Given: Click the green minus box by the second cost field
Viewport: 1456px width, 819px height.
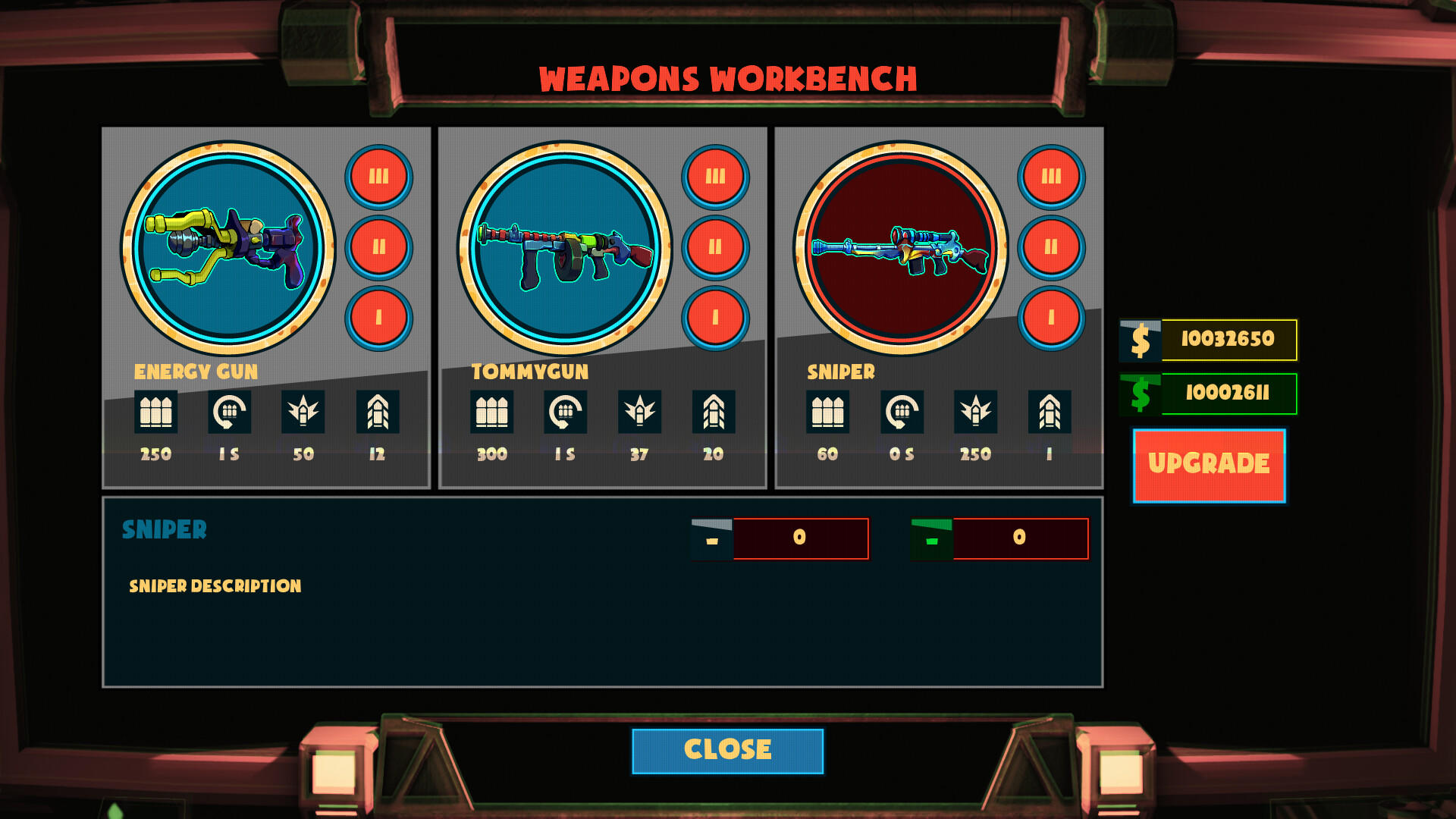Looking at the screenshot, I should click(931, 538).
